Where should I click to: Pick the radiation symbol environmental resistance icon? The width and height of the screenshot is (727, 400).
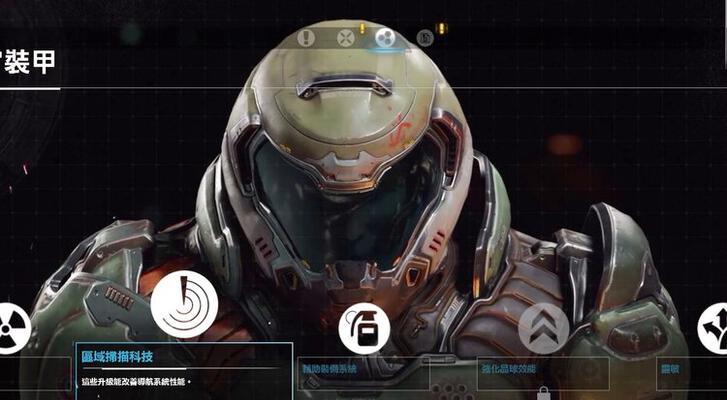coord(10,328)
